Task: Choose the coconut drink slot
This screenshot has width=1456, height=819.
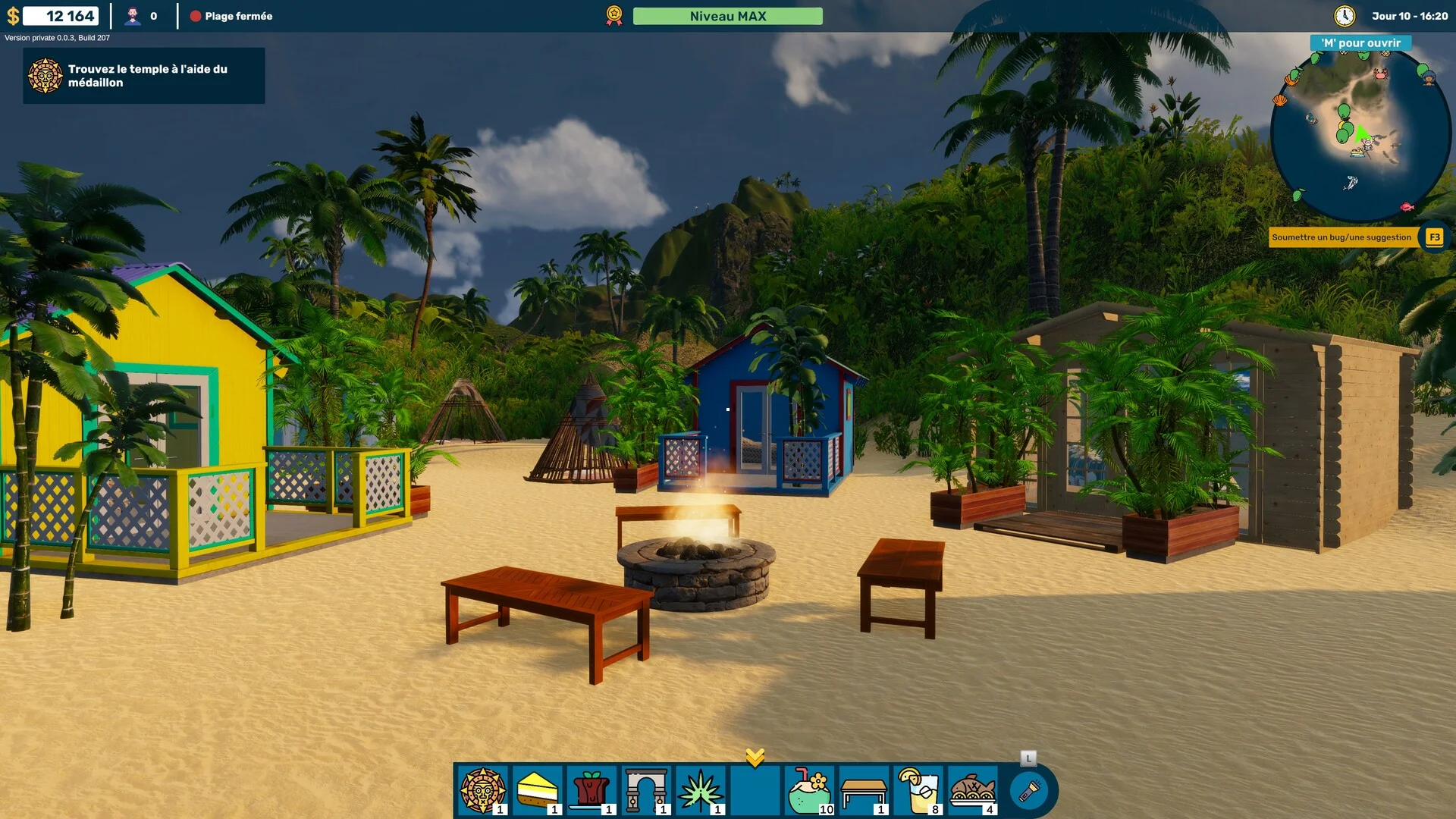Action: (x=809, y=790)
